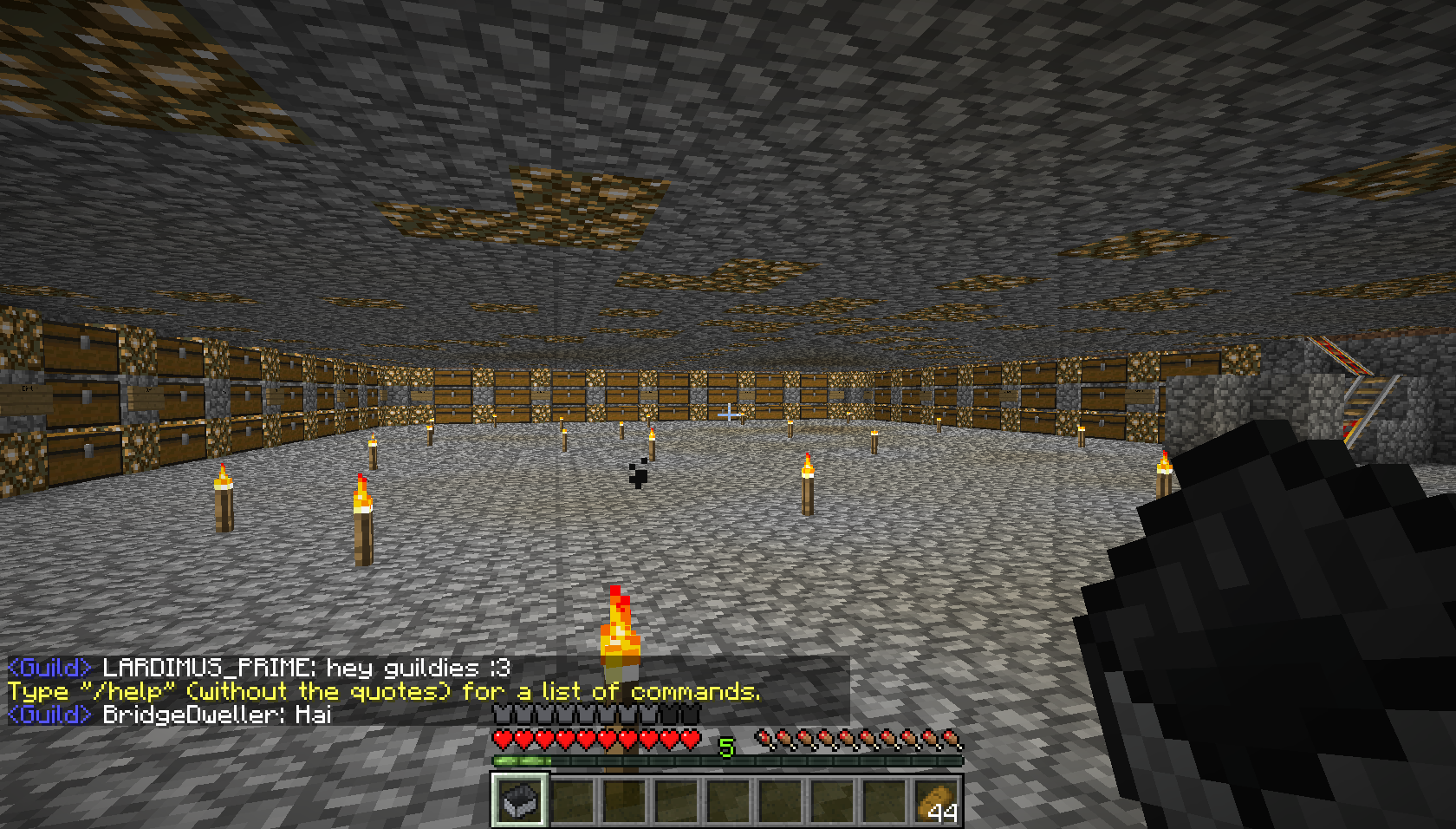
Task: Click LARDIMUS_PRIME's guild chat message
Action: tap(260, 669)
